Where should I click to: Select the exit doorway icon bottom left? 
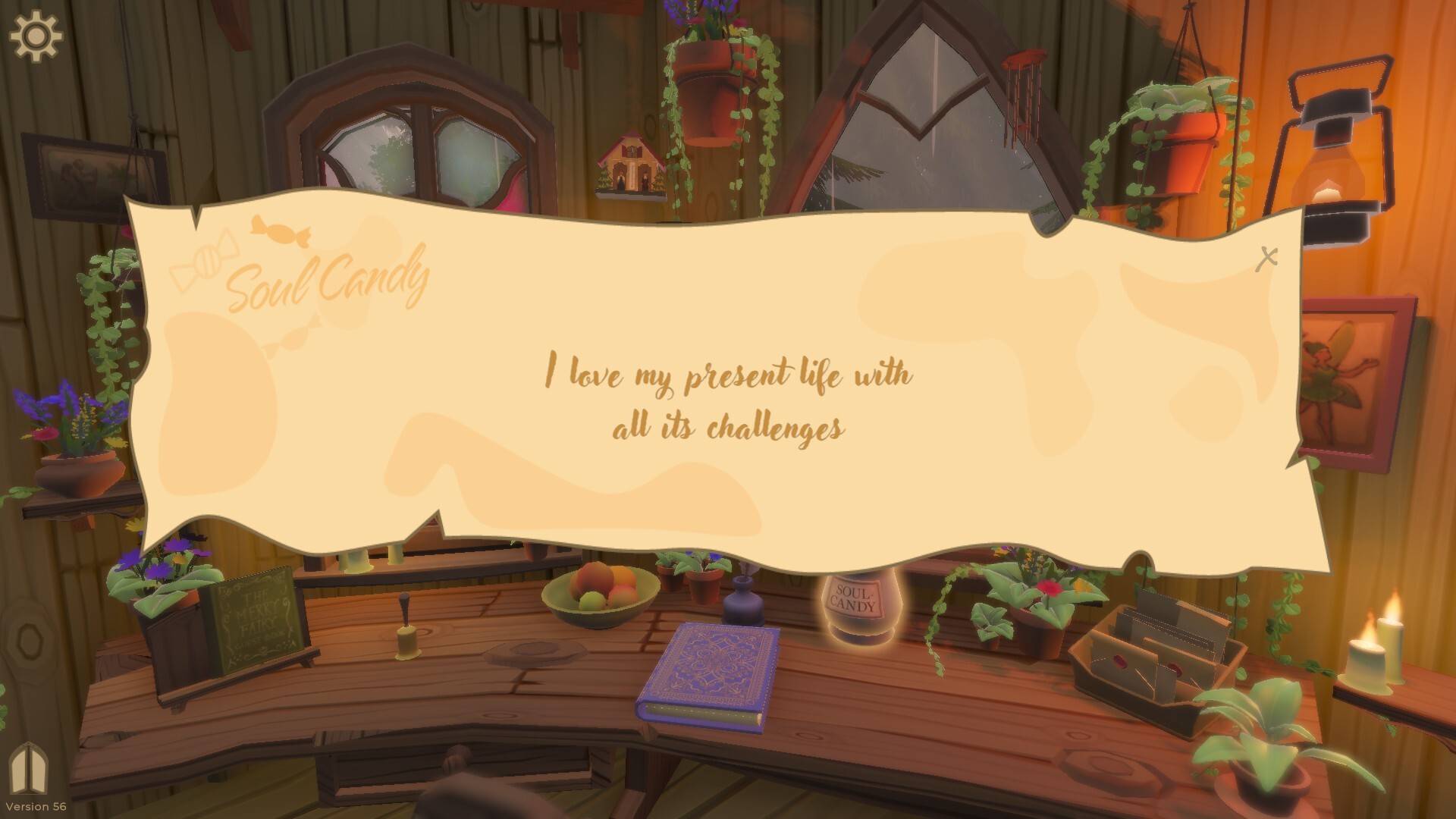point(29,767)
